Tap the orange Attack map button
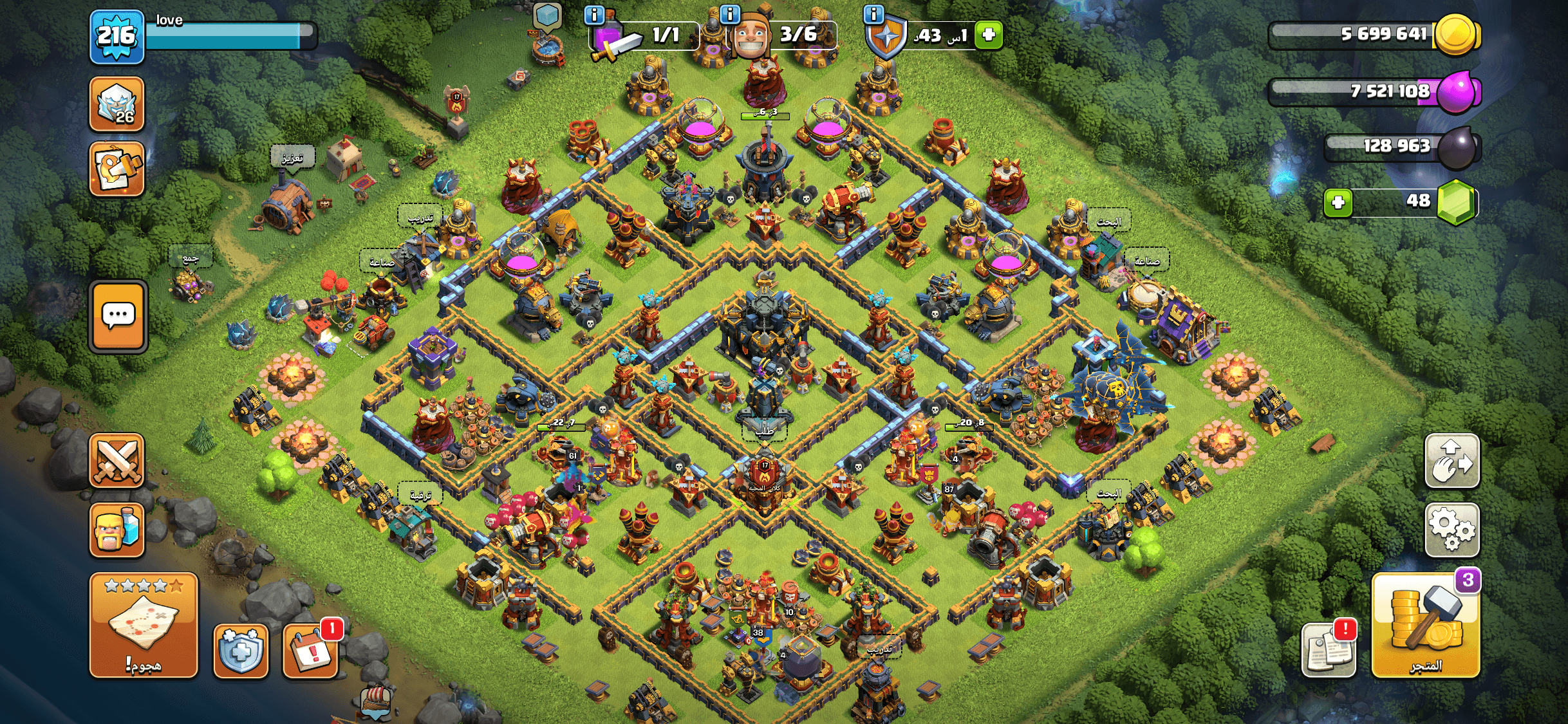Viewport: 1568px width, 724px height. (144, 624)
